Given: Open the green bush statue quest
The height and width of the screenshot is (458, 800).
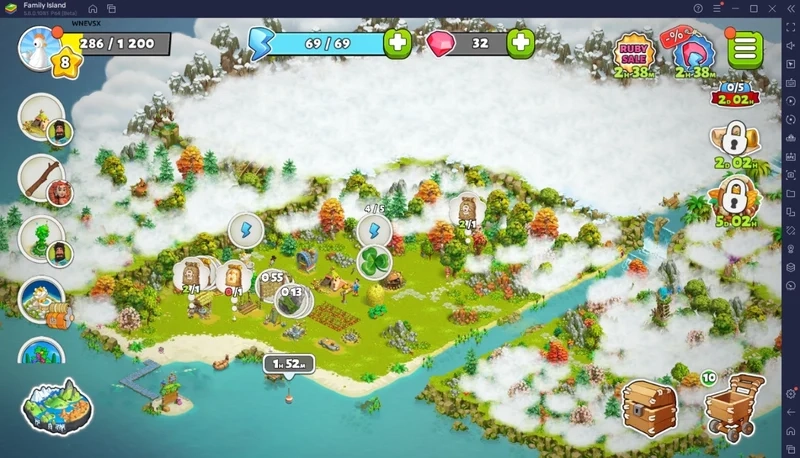Looking at the screenshot, I should coord(44,239).
